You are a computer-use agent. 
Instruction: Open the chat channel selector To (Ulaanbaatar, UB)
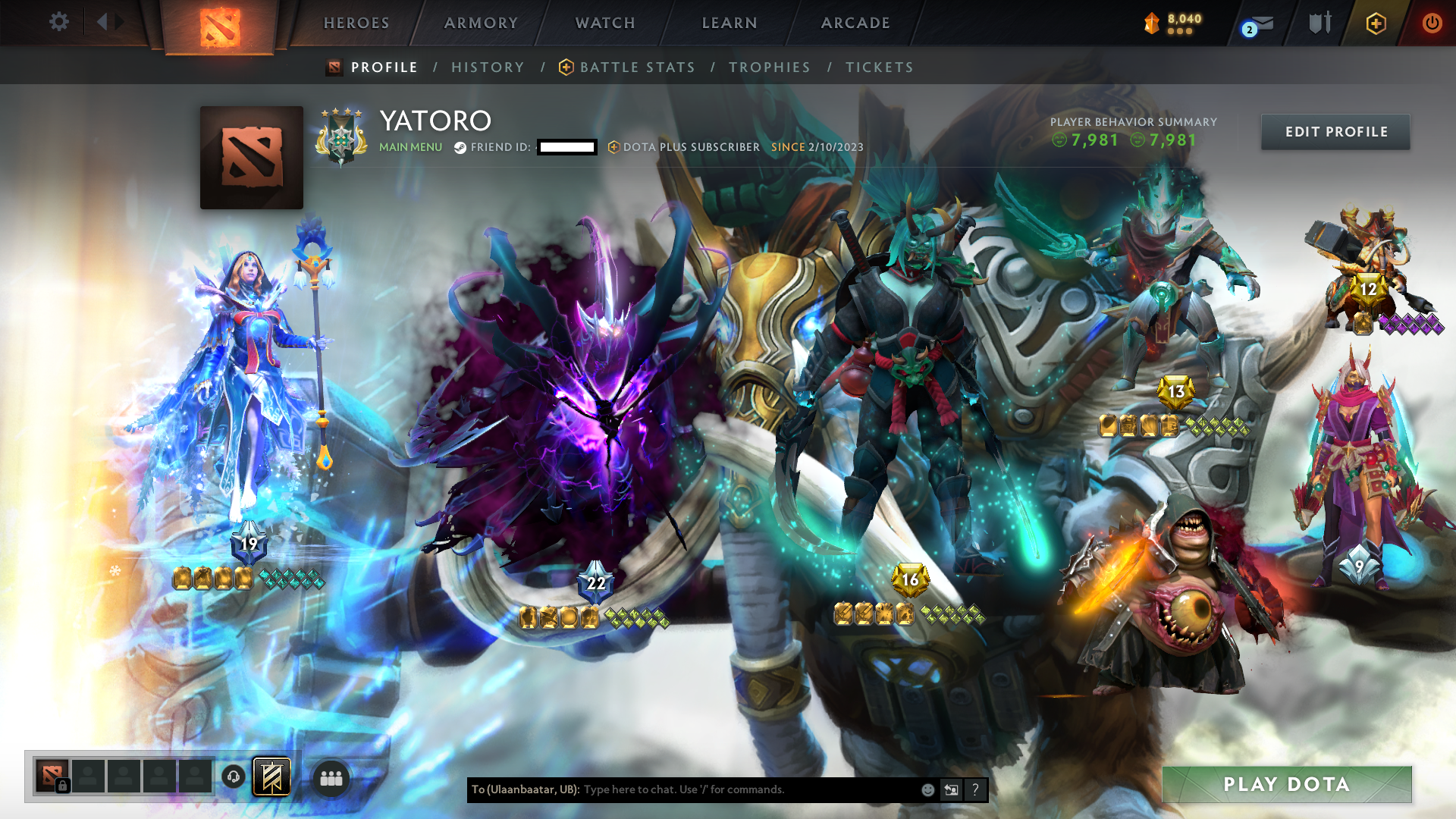(526, 789)
